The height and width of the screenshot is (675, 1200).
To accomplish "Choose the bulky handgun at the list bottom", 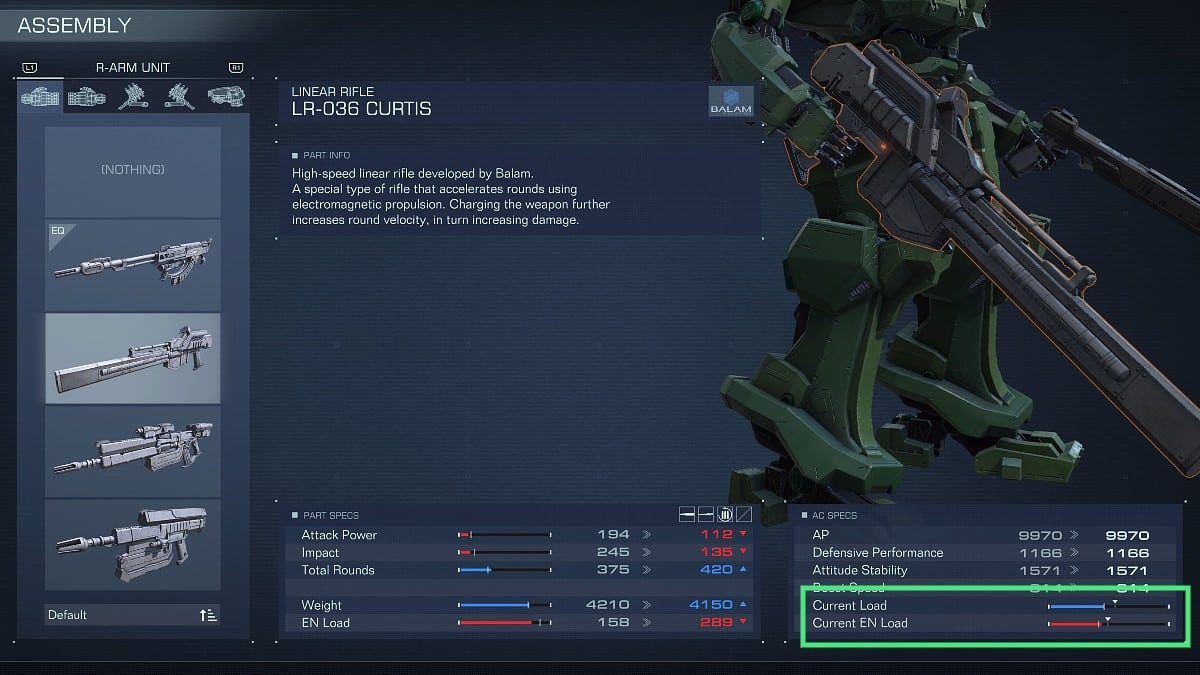I will pyautogui.click(x=133, y=544).
